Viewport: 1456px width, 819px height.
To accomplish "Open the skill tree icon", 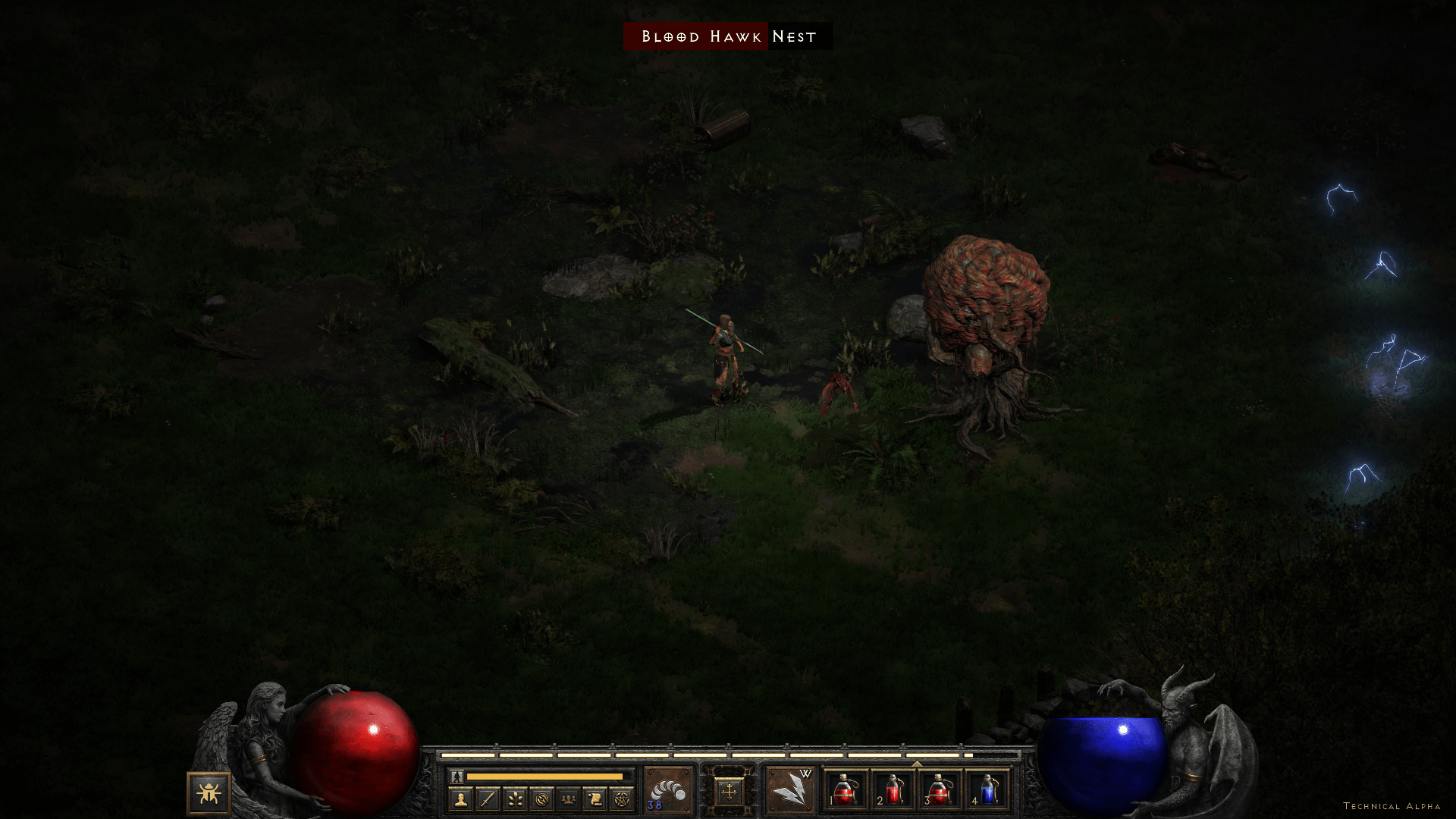I will pos(515,799).
